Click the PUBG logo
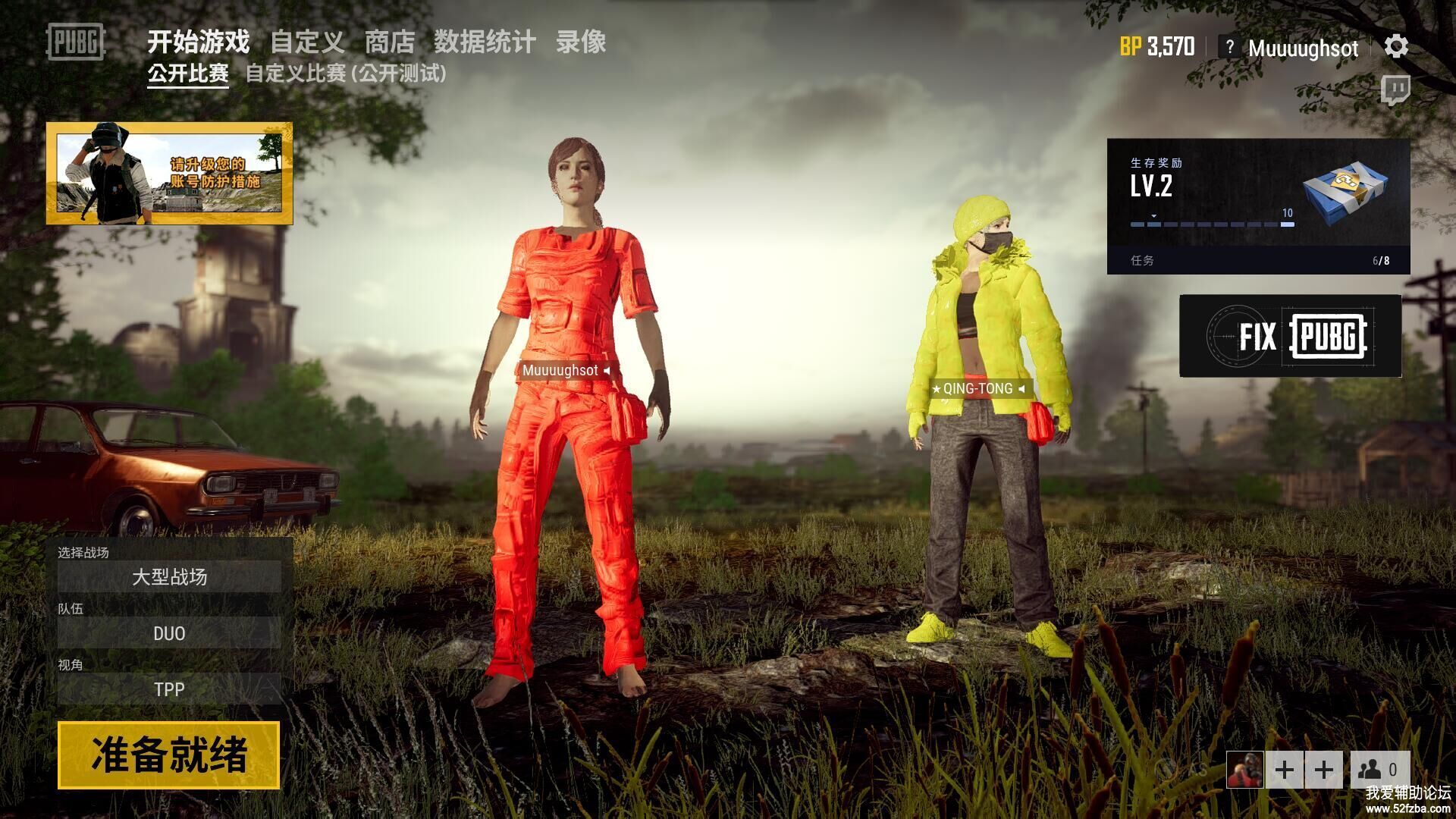 [75, 42]
